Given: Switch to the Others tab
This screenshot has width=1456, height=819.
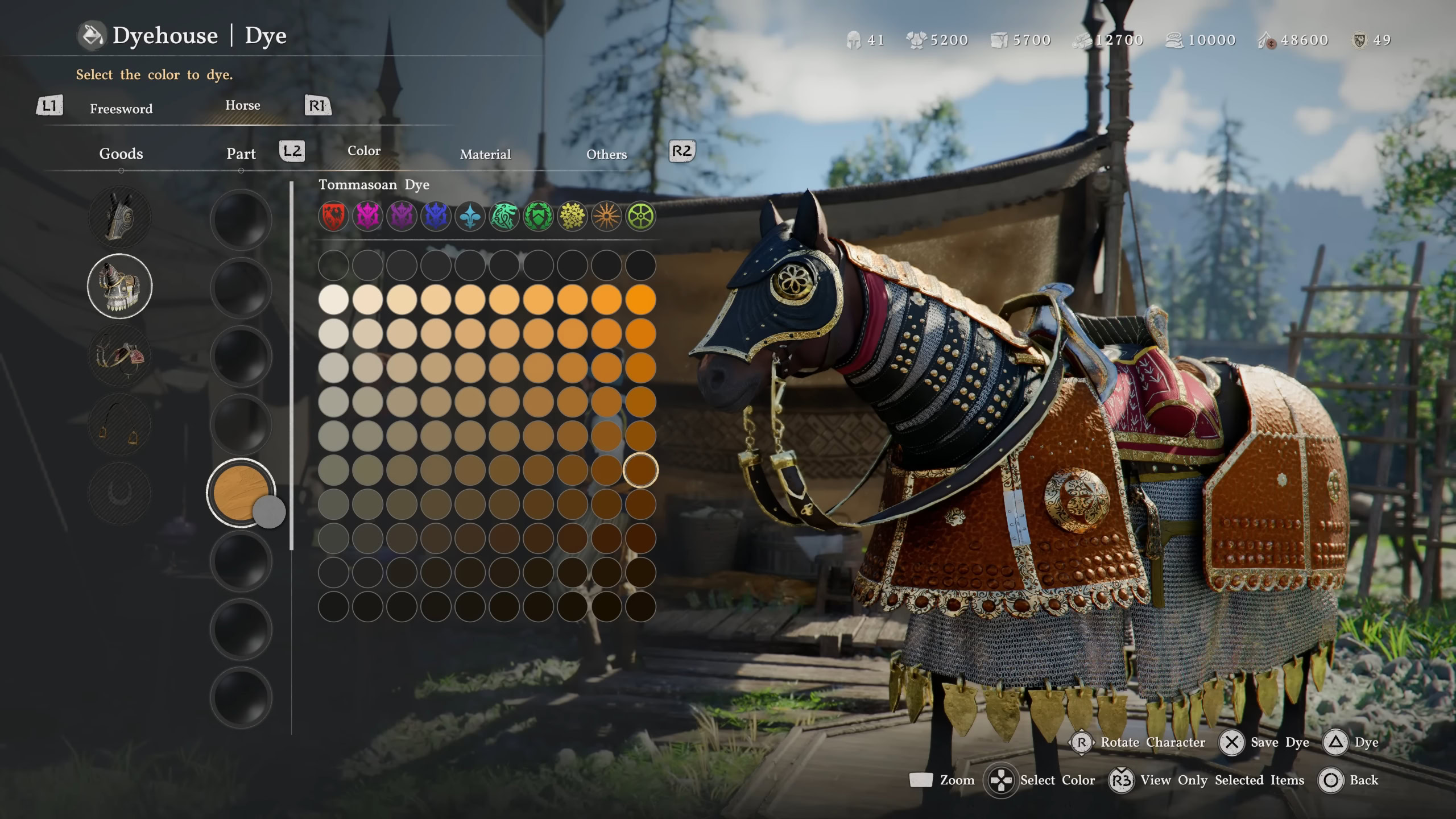Looking at the screenshot, I should 606,154.
